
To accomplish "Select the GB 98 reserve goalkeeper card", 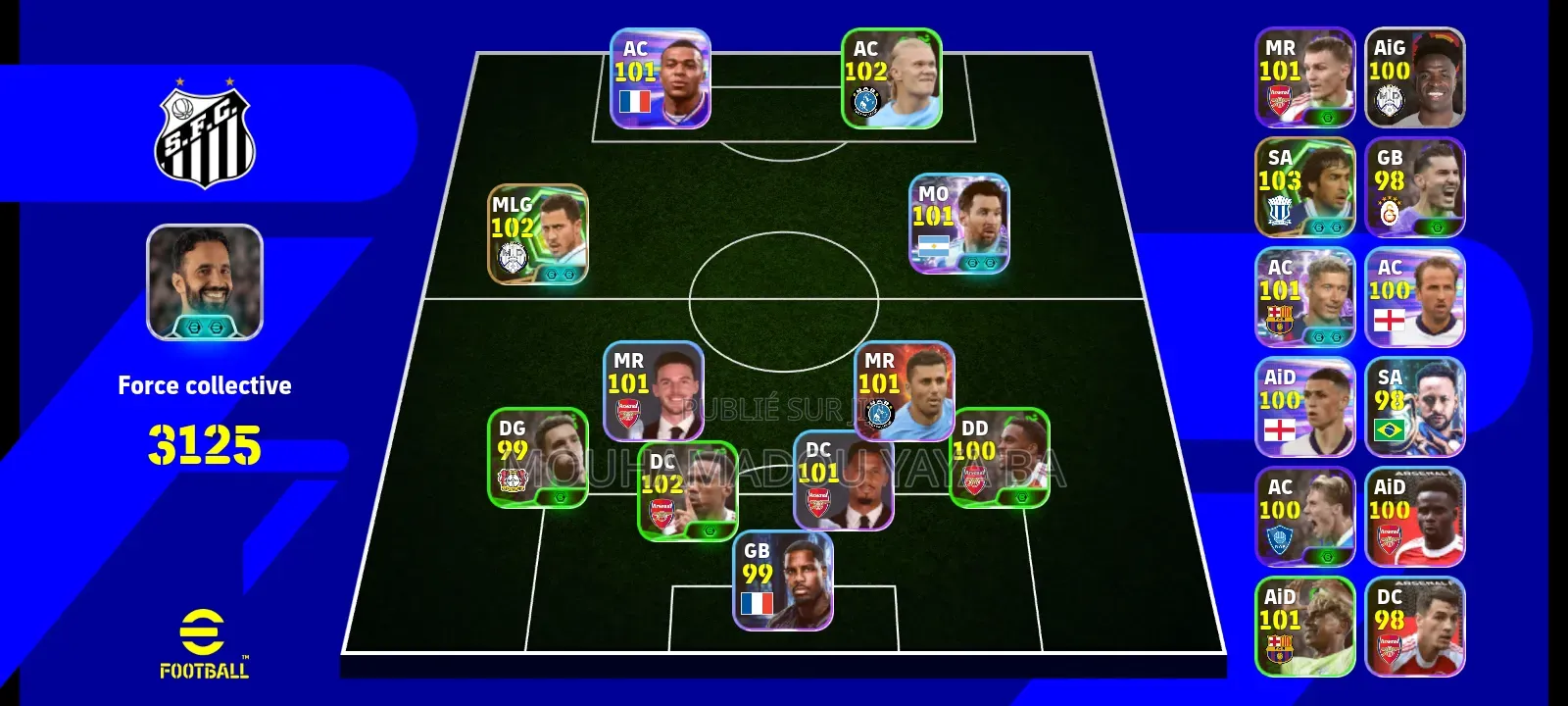I will pos(1414,187).
